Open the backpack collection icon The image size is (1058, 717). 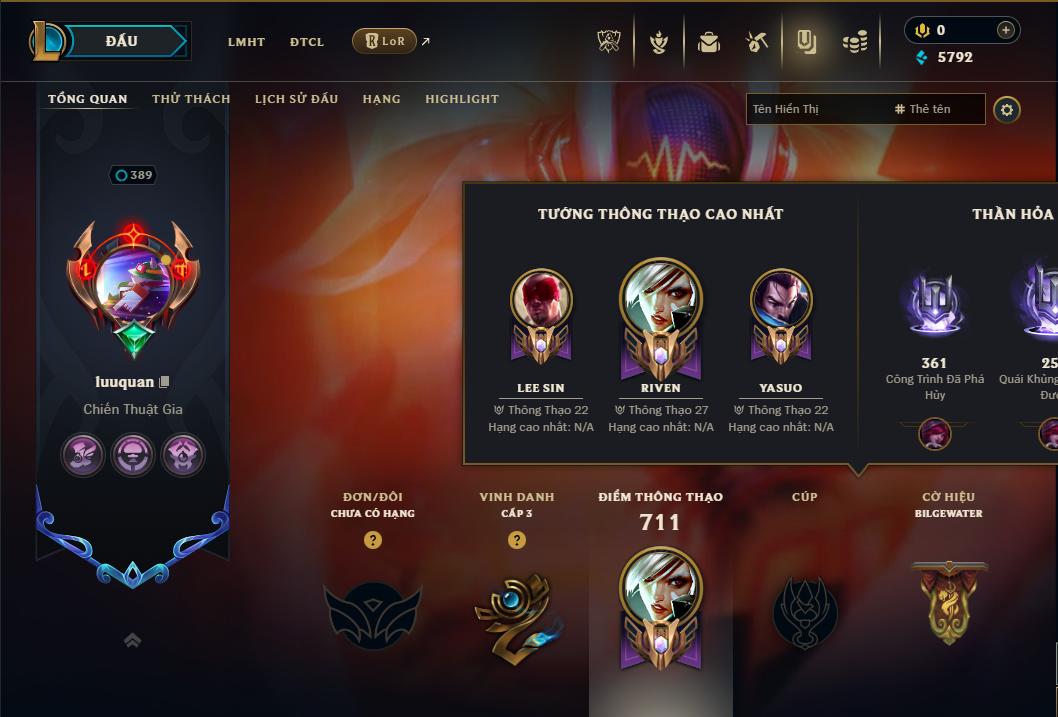709,42
